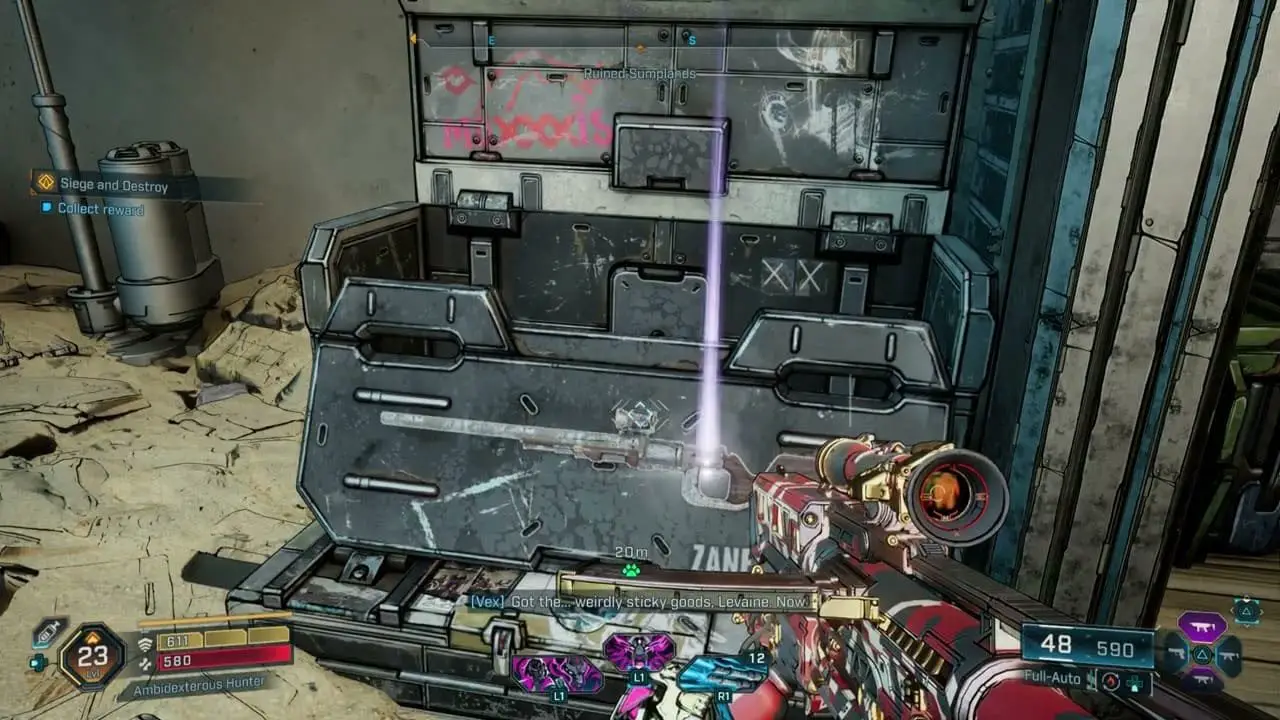
Task: Open the level 23 character badge
Action: (91, 656)
